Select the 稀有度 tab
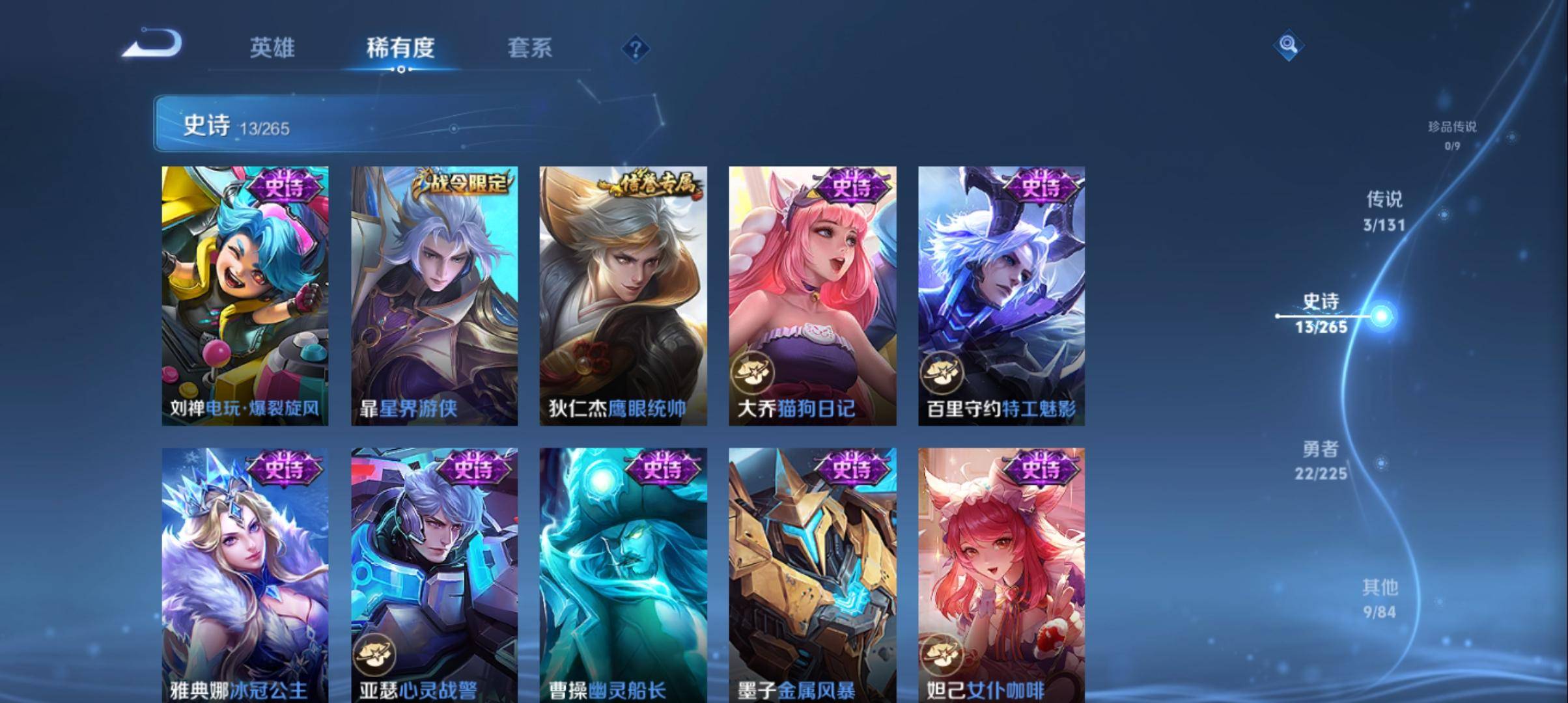Image resolution: width=1568 pixels, height=703 pixels. coord(400,48)
